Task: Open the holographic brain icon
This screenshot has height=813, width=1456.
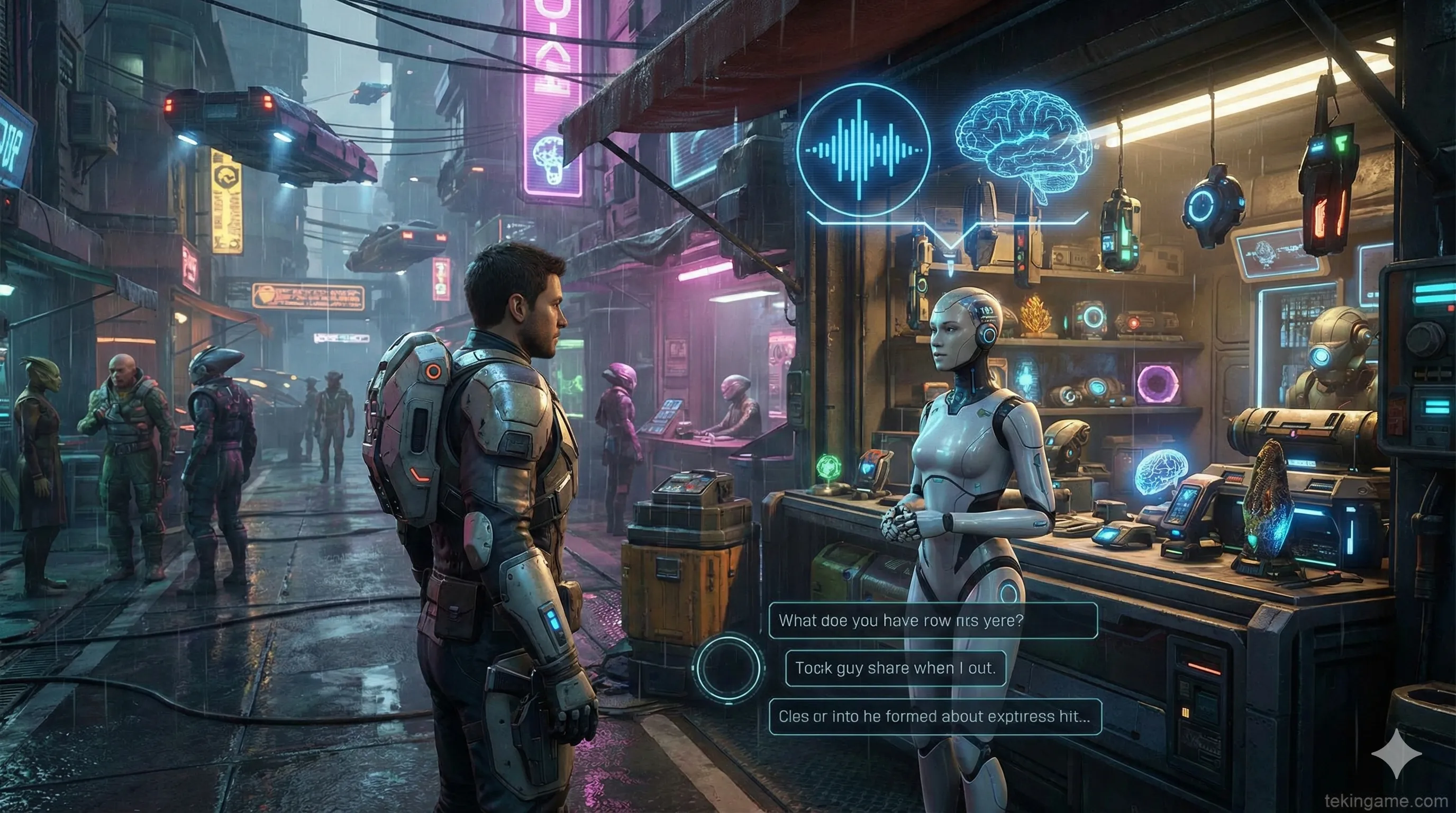Action: (x=1023, y=141)
